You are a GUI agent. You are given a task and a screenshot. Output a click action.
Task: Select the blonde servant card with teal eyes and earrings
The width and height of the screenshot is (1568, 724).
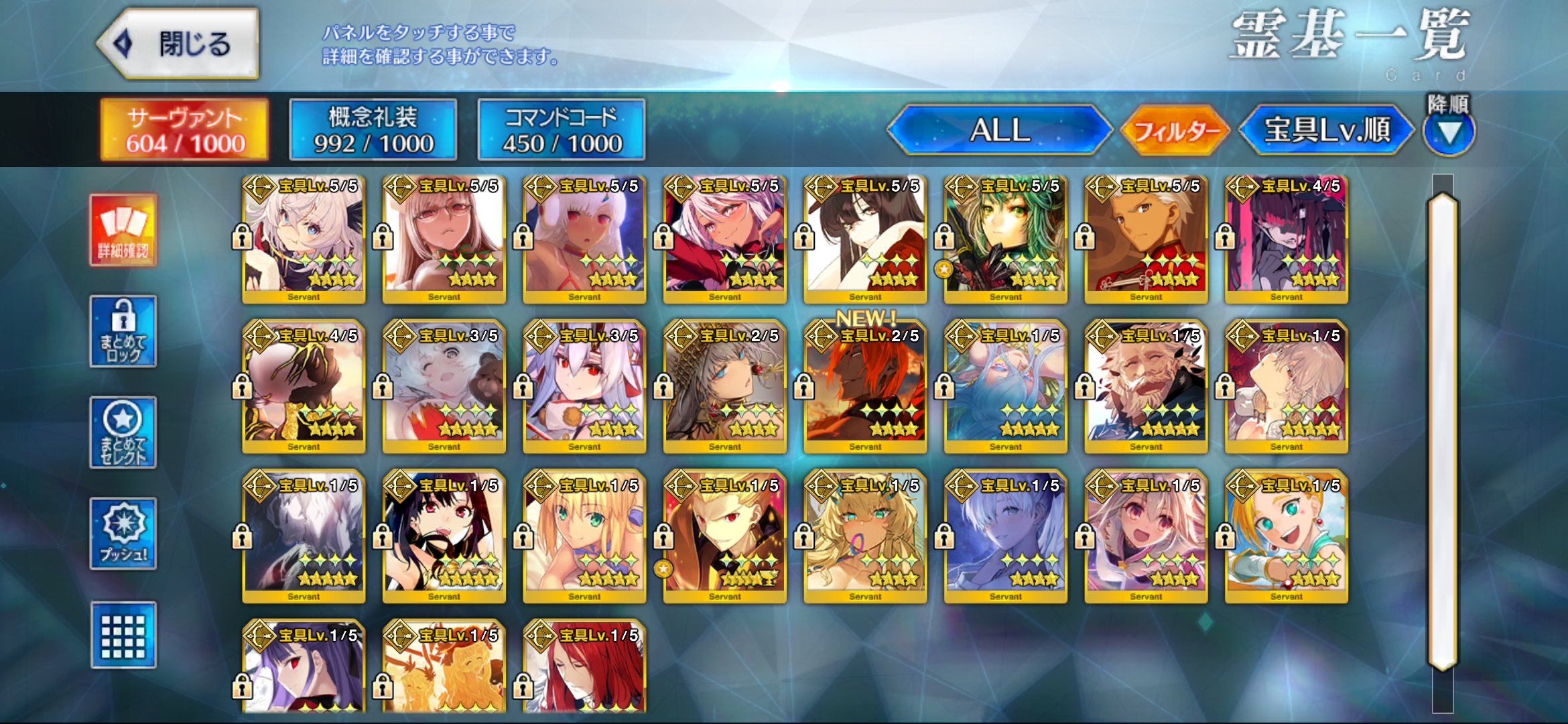click(x=1286, y=536)
